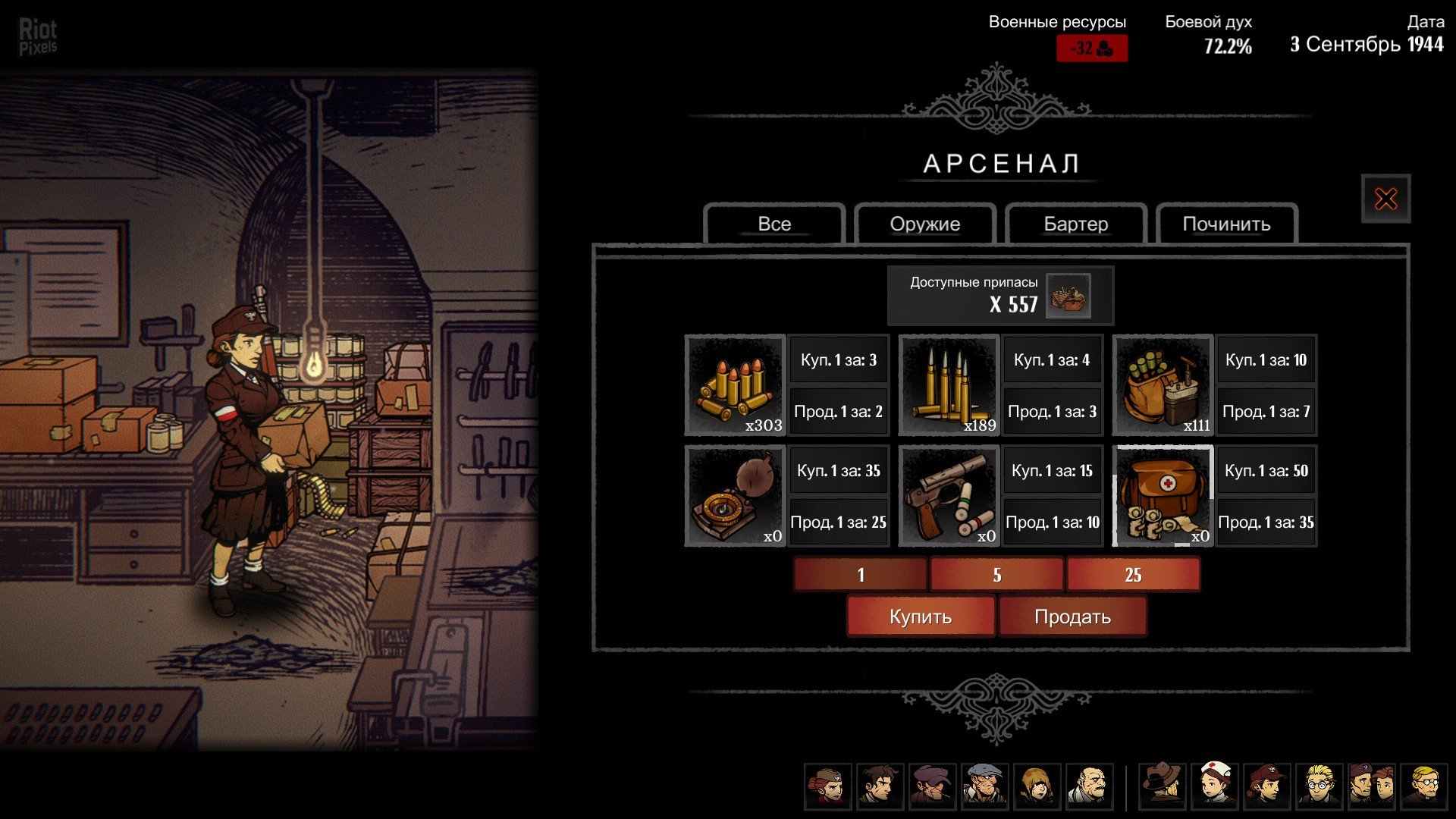Select the bald mustached man portrait
The width and height of the screenshot is (1456, 819).
1090,786
